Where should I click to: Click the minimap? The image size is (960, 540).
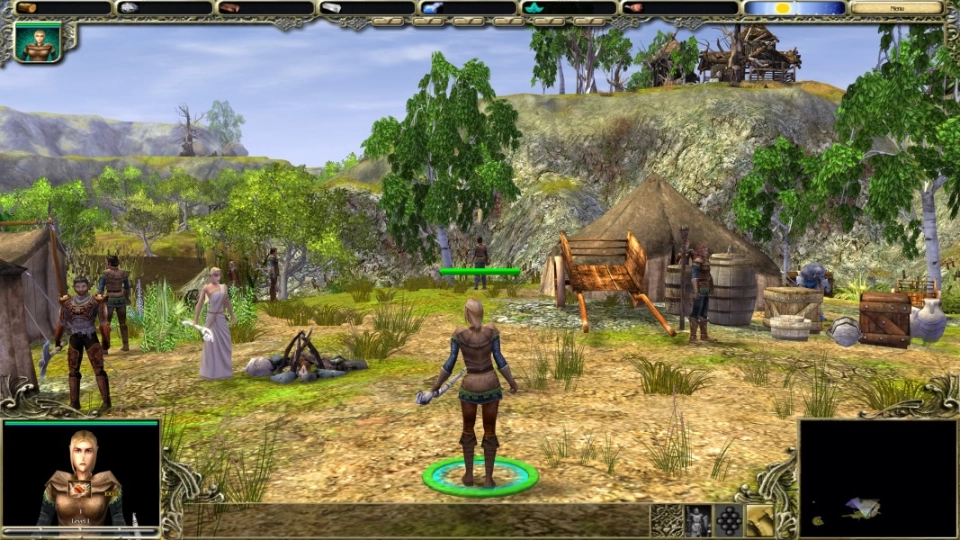[x=877, y=477]
